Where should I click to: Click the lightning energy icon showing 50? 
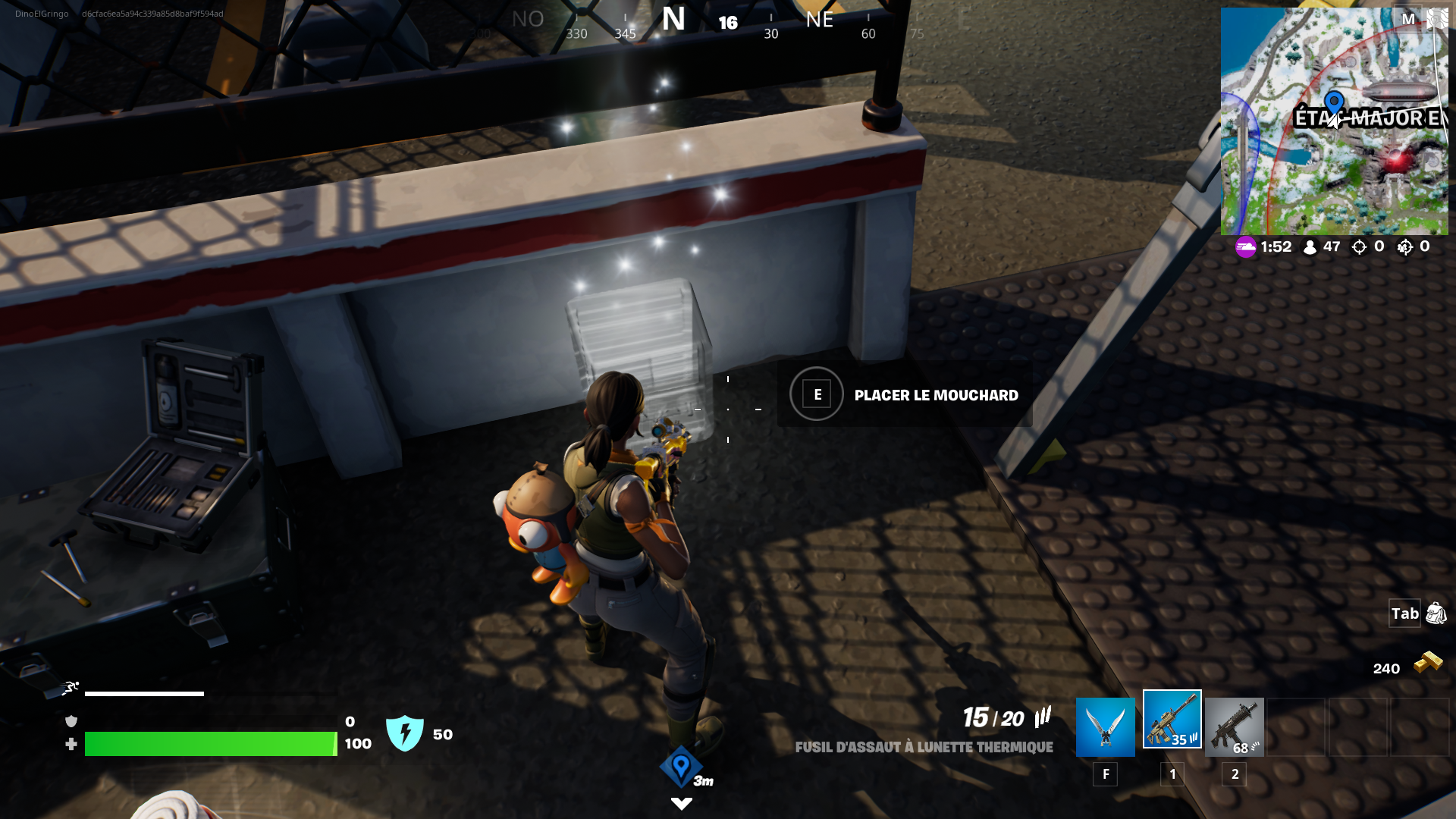pos(406,733)
